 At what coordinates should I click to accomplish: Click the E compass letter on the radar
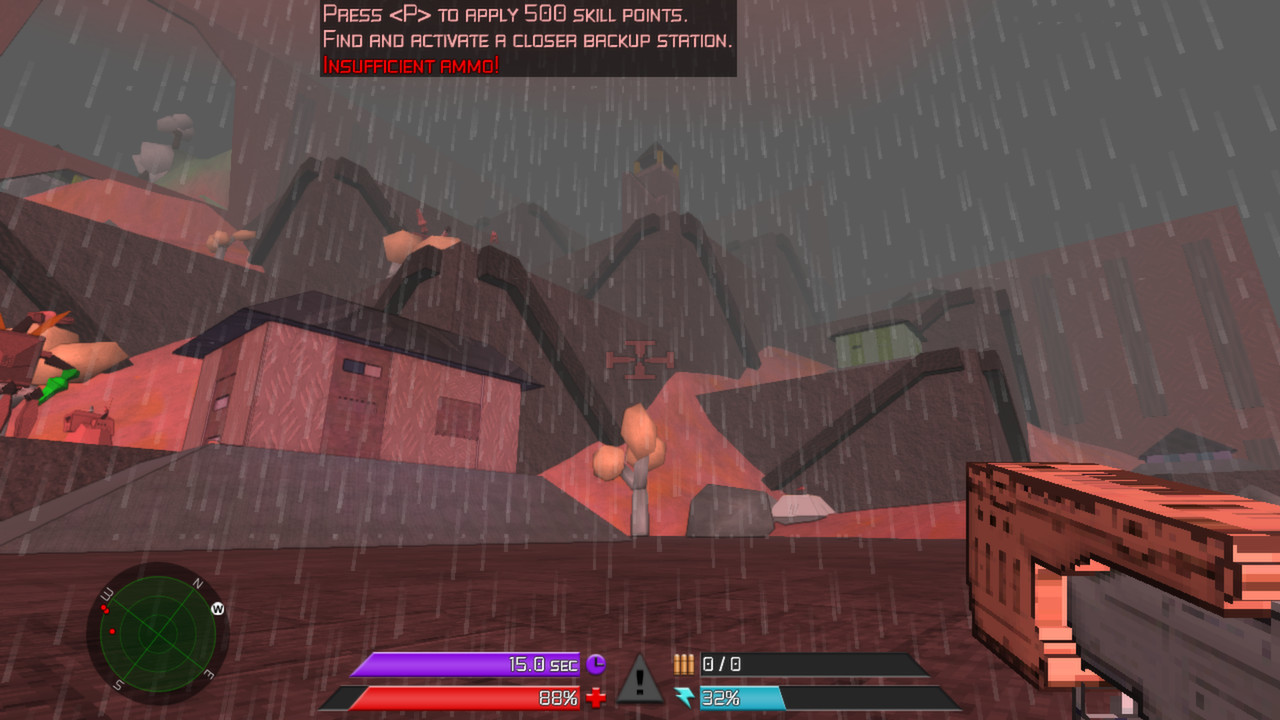pyautogui.click(x=208, y=674)
